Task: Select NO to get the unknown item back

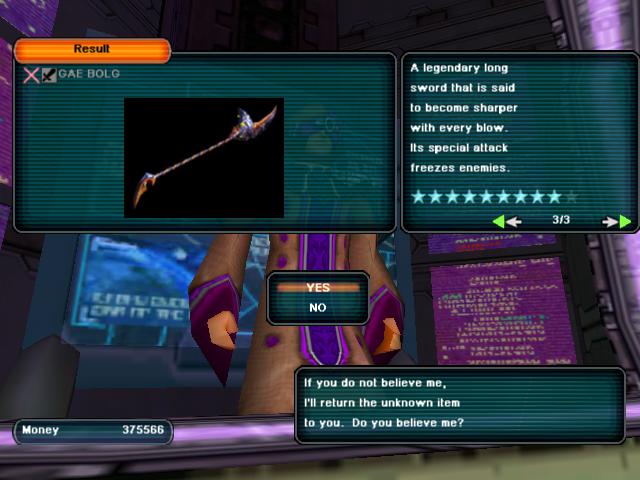Action: 318,308
